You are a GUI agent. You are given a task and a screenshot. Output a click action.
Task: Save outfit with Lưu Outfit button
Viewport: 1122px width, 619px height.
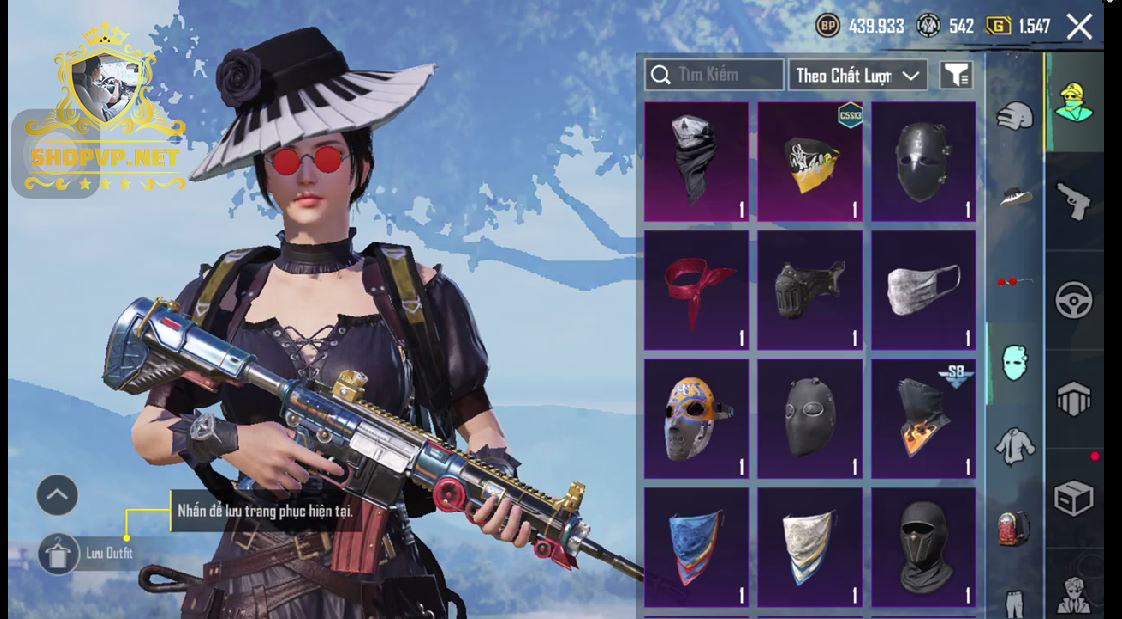coord(59,553)
